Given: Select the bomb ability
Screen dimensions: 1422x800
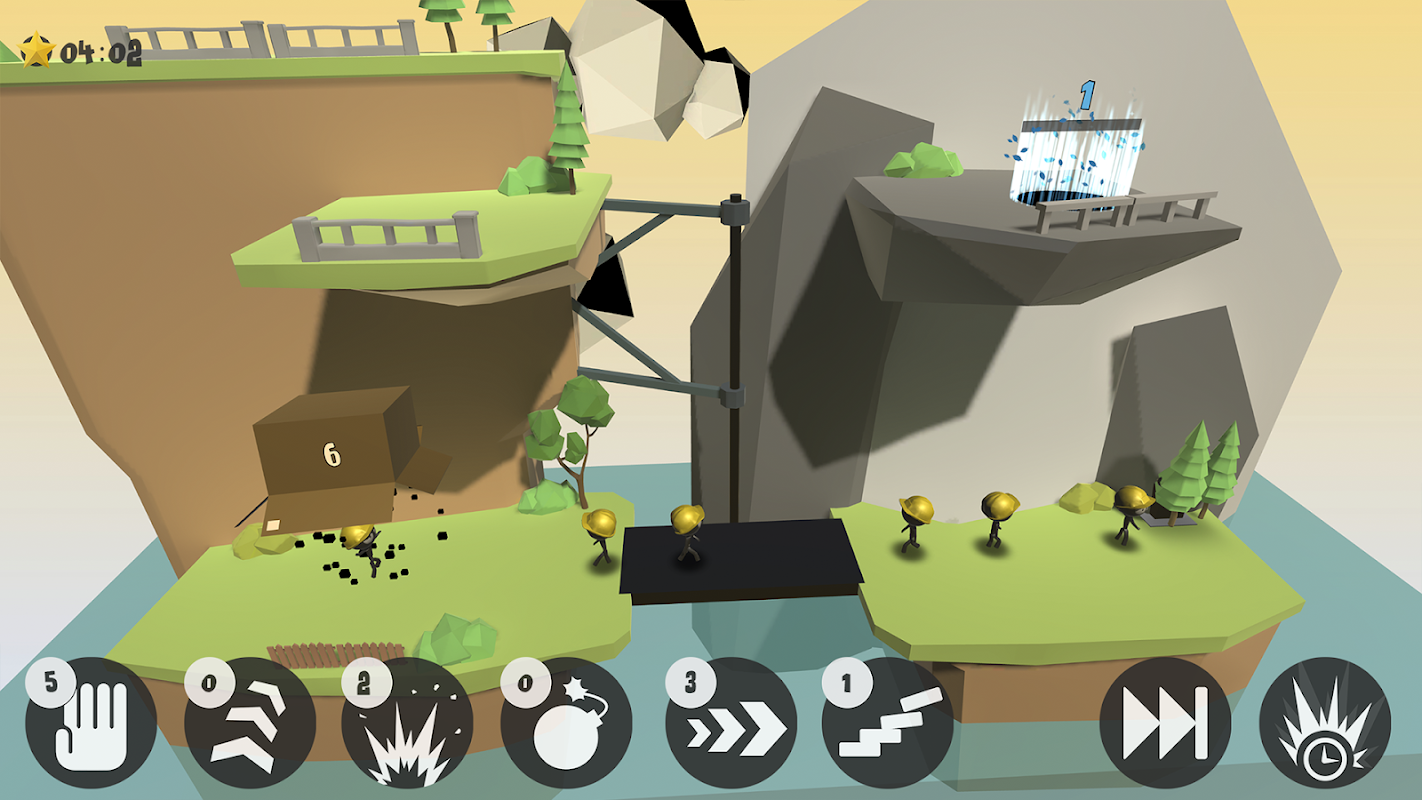Looking at the screenshot, I should coord(566,722).
